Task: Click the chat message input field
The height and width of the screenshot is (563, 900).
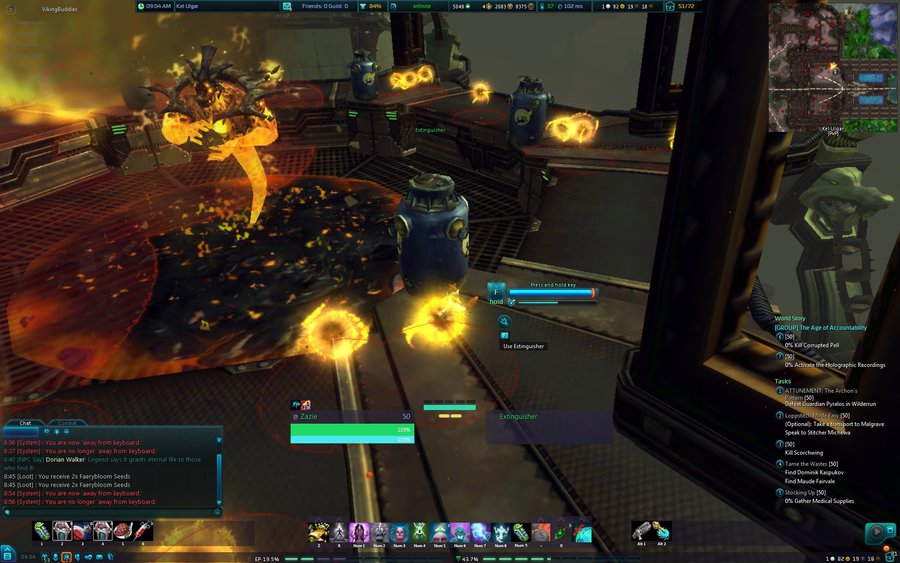Action: (110, 512)
